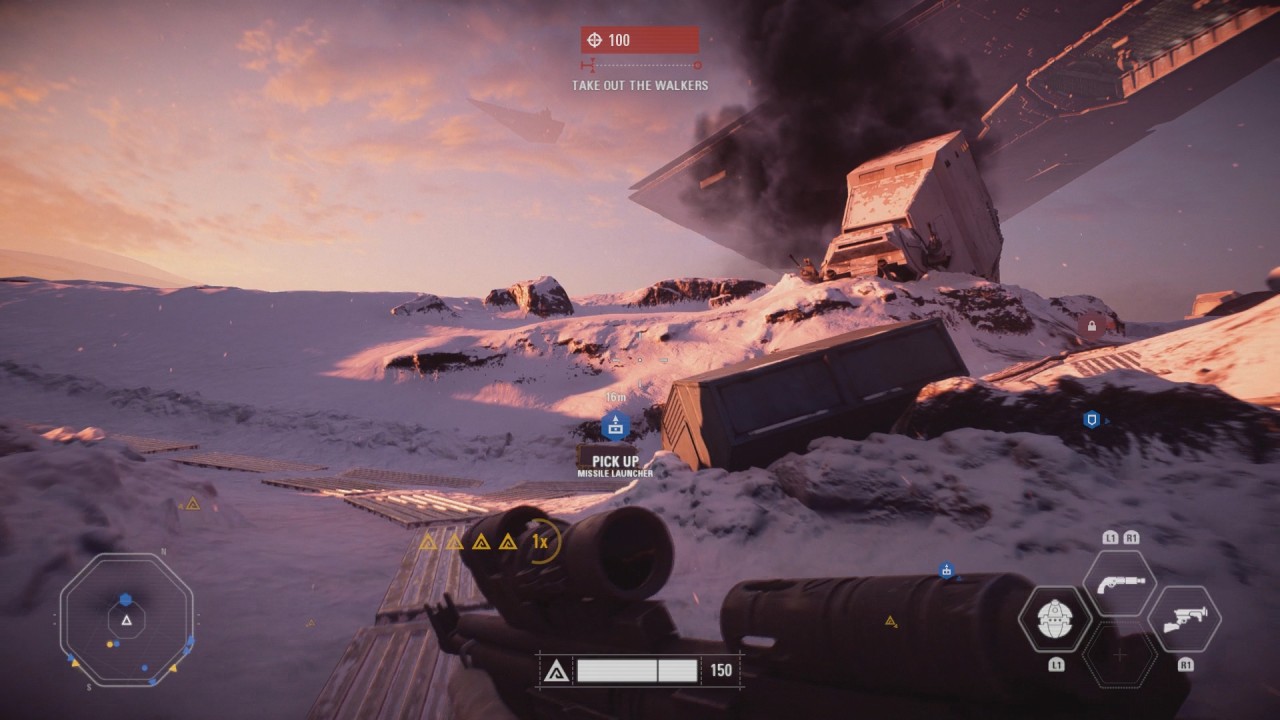Select the blaster pistol ability hexagon

click(x=1119, y=584)
